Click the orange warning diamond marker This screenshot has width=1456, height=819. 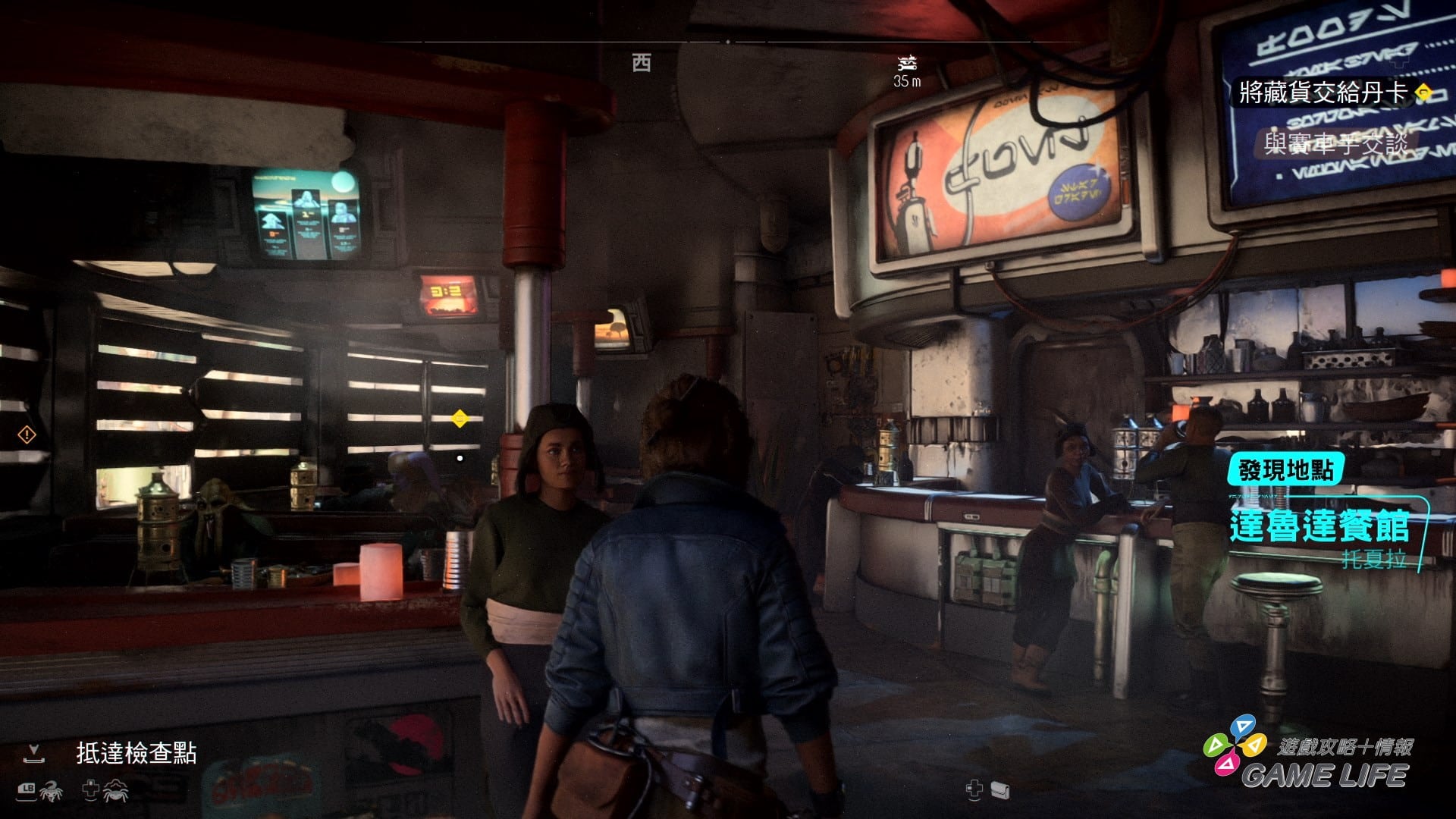point(27,435)
